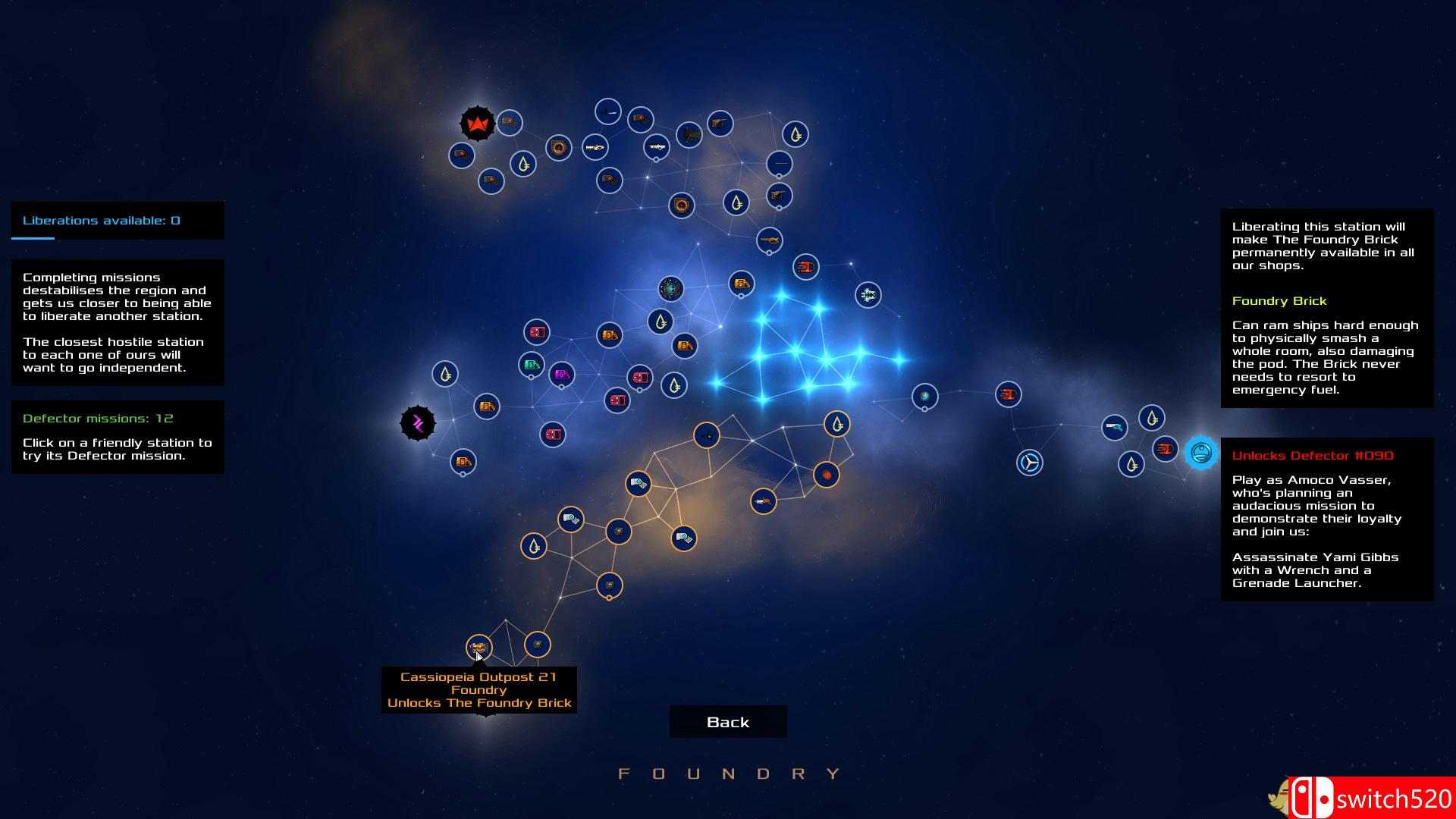The image size is (1456, 819).
Task: Click the snowflake station icon near the bright cluster
Action: [867, 297]
